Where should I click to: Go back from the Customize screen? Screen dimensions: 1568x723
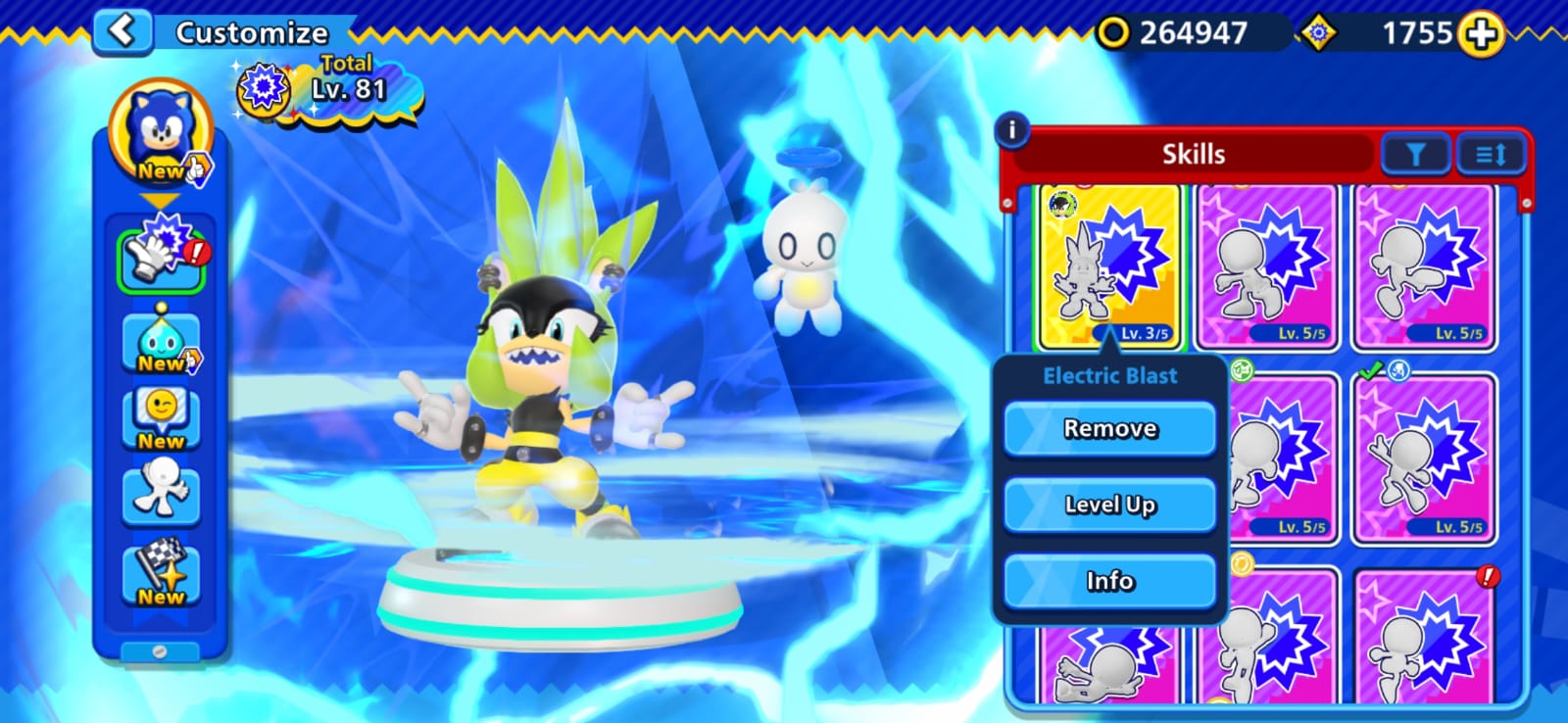[x=122, y=30]
